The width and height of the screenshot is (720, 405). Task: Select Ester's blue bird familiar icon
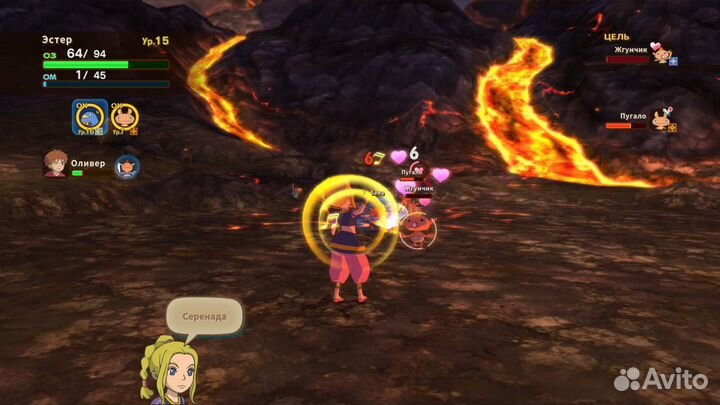click(x=90, y=117)
